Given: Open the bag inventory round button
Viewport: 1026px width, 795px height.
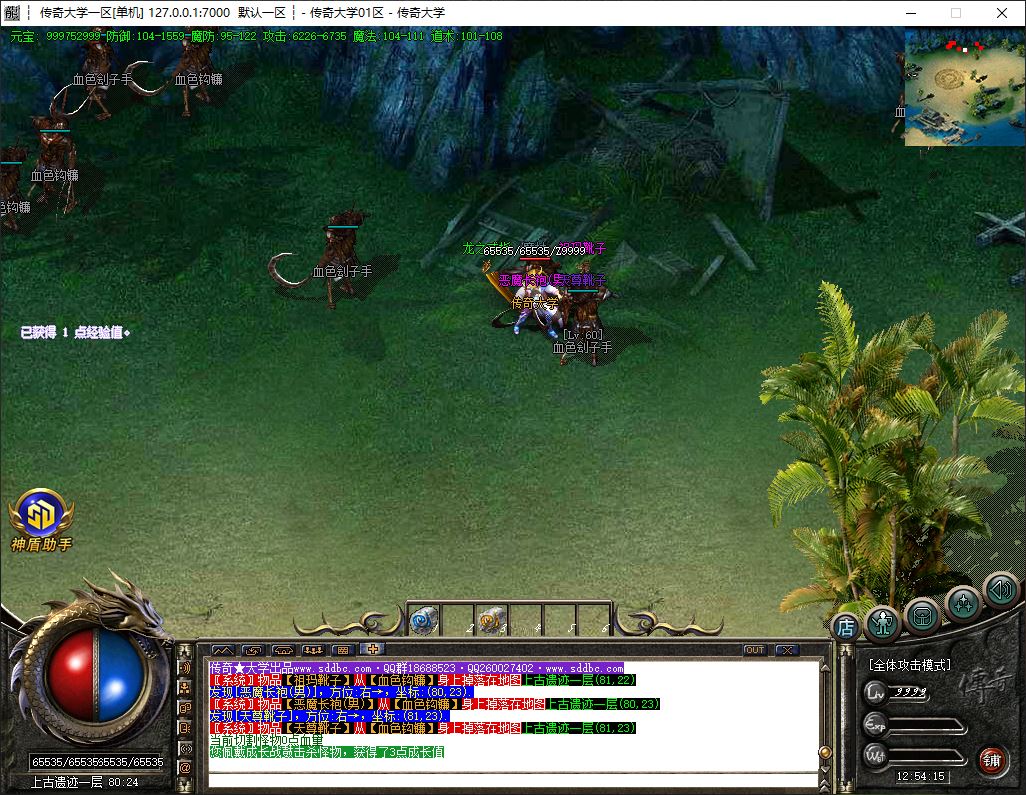Looking at the screenshot, I should pyautogui.click(x=922, y=615).
